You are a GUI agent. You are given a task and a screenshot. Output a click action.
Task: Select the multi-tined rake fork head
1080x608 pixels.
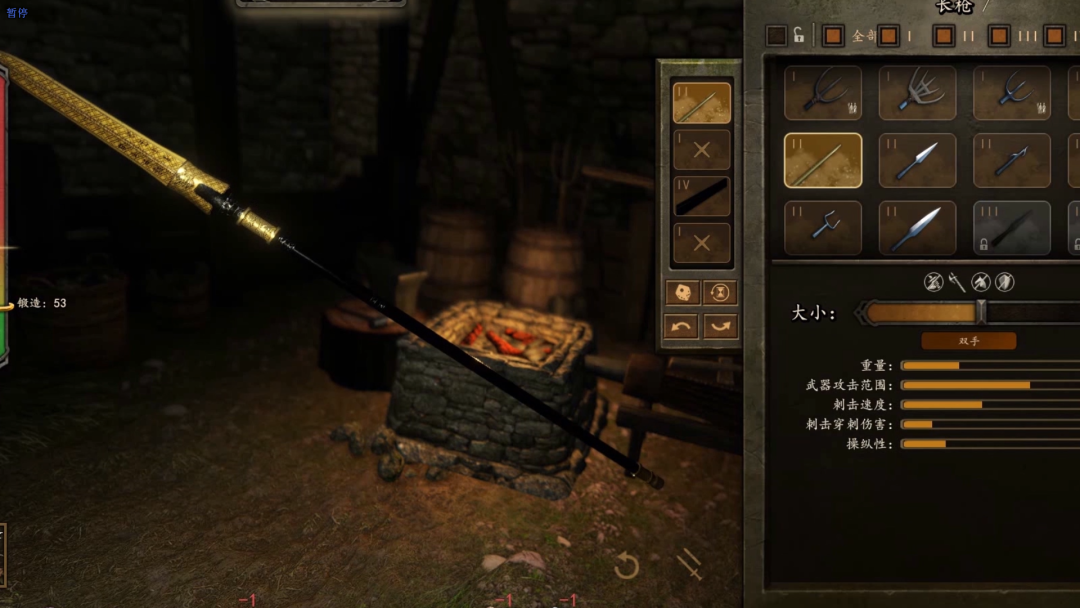(917, 93)
